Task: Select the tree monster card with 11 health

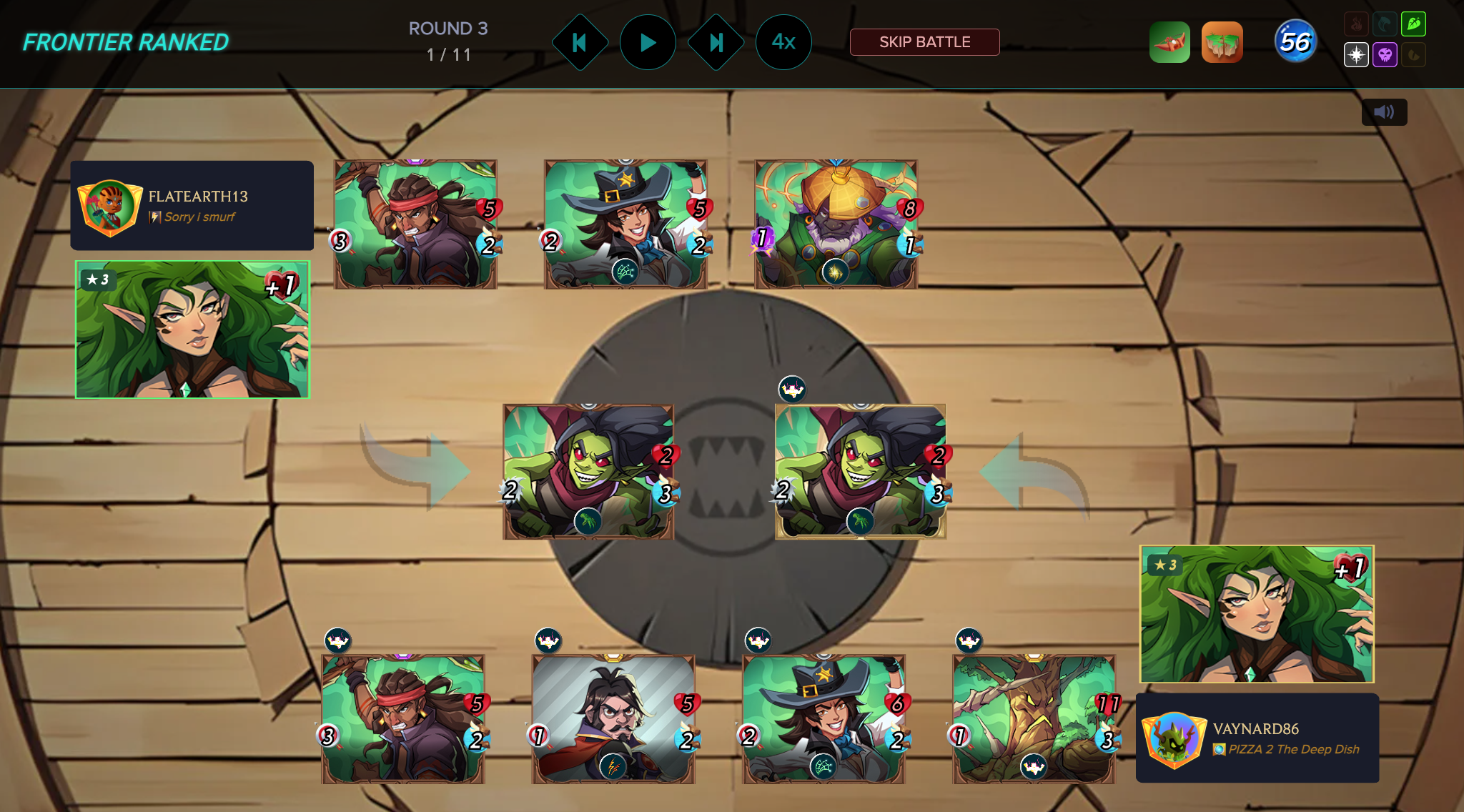Action: click(x=1034, y=719)
